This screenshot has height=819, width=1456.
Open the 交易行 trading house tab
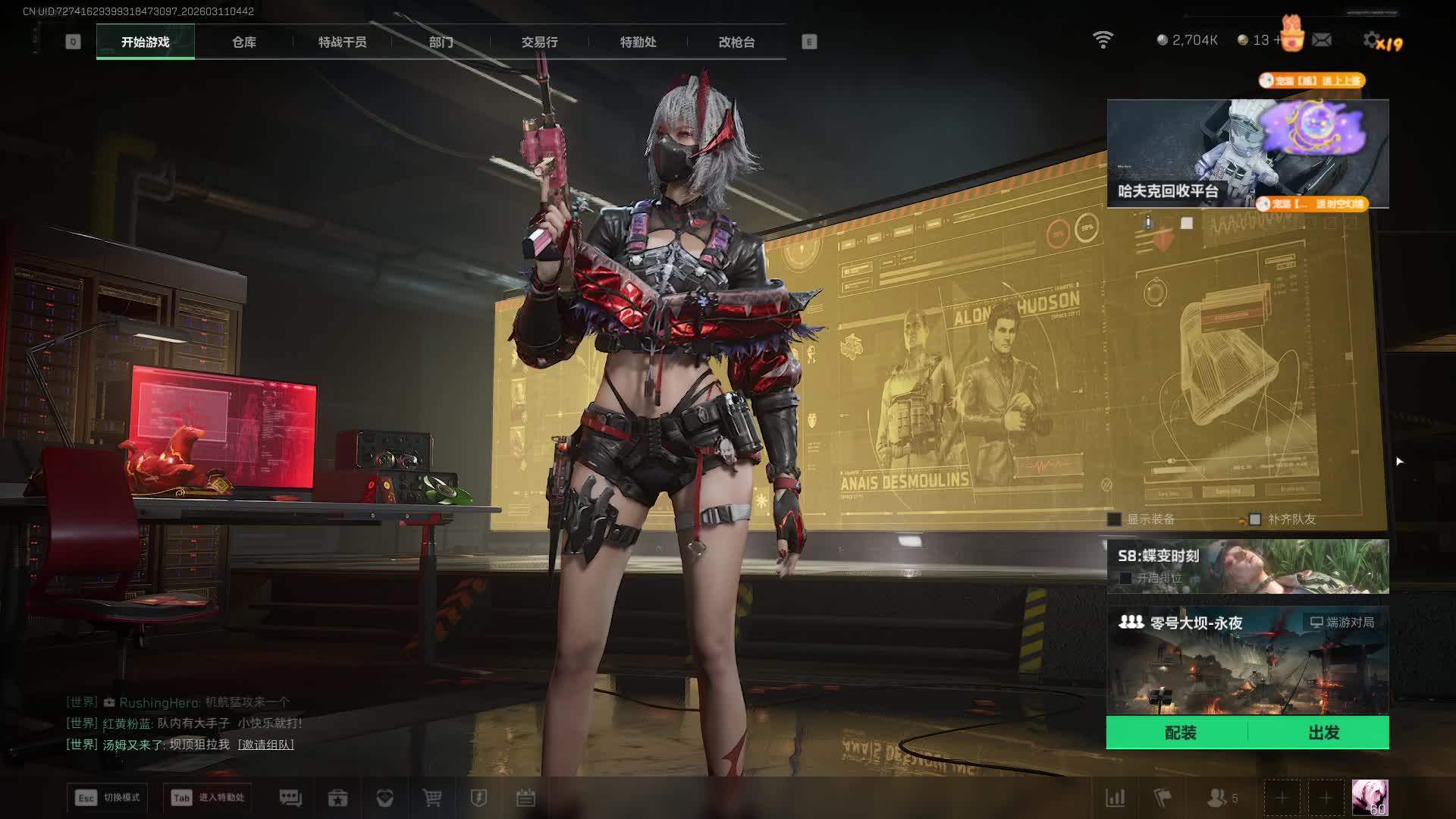tap(539, 42)
